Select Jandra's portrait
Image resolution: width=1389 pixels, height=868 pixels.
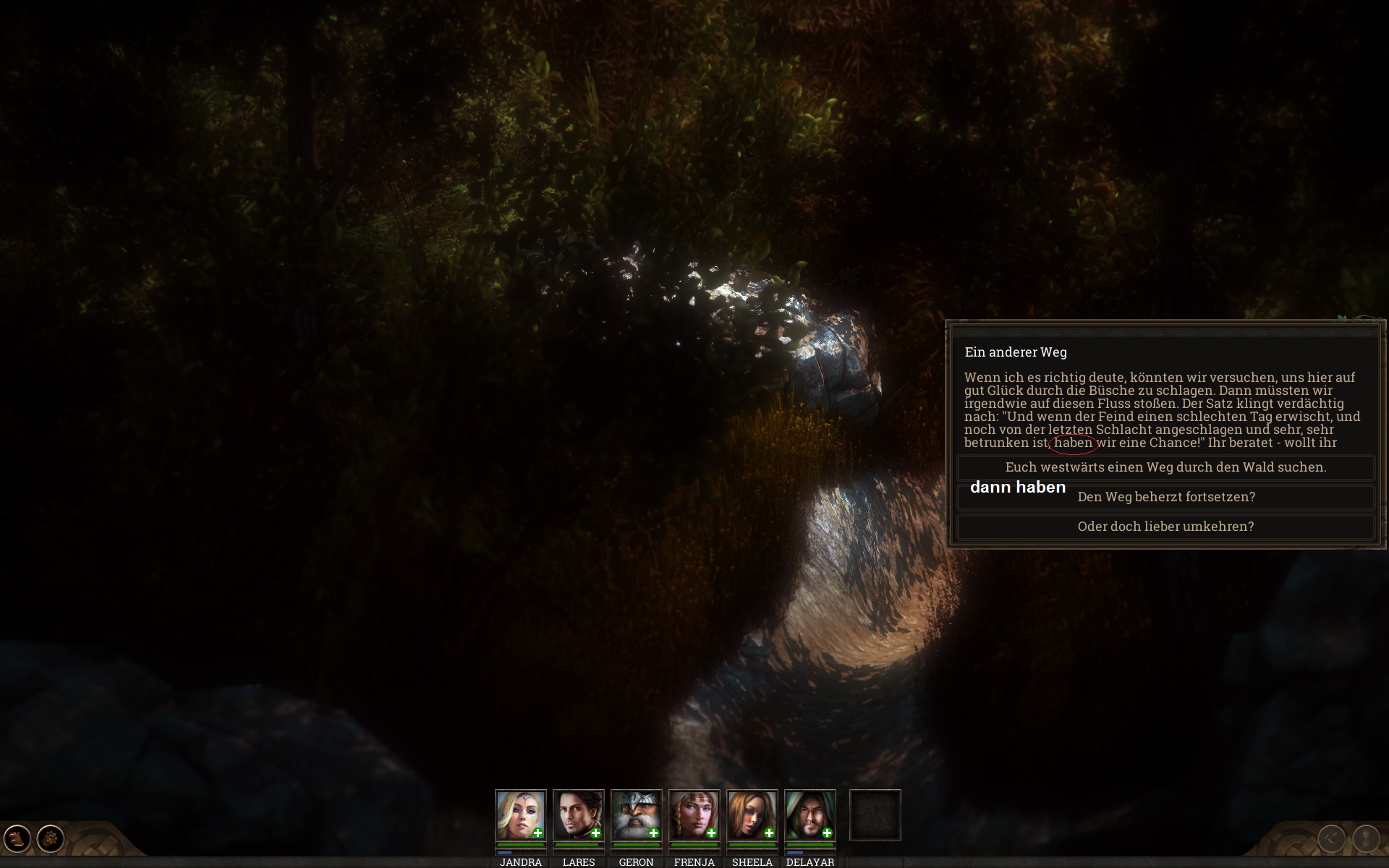click(519, 814)
